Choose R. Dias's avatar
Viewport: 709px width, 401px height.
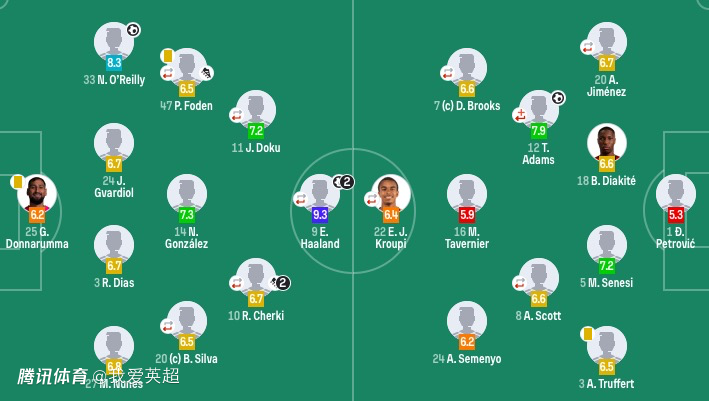(x=114, y=245)
